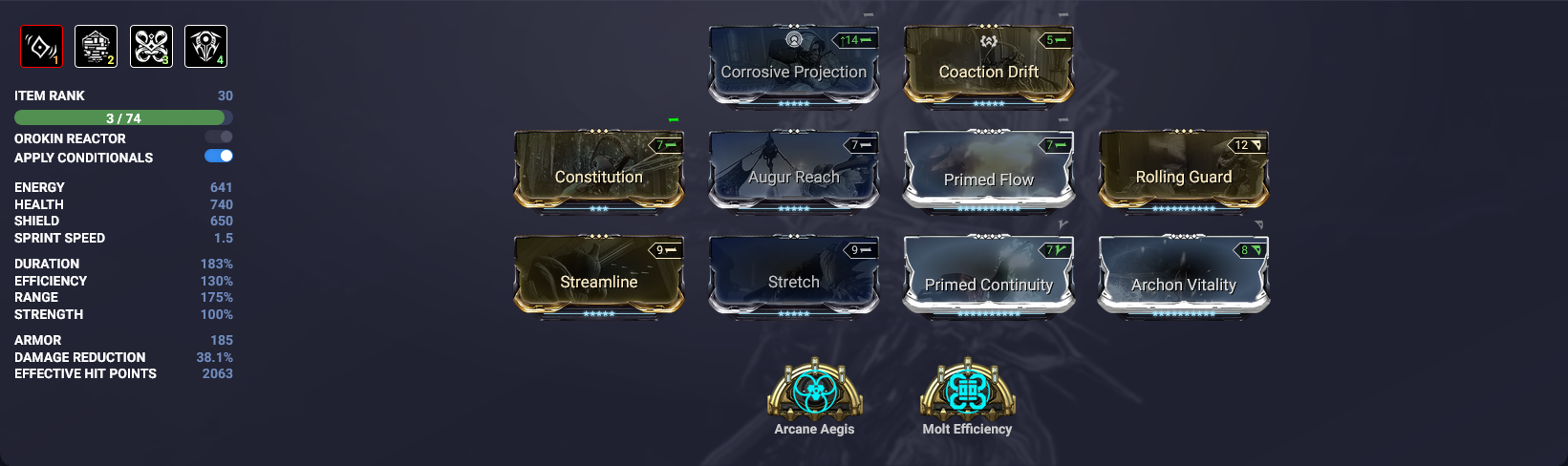Viewport: 1568px width, 466px height.
Task: Open the Augur Reach mod card
Action: click(793, 172)
